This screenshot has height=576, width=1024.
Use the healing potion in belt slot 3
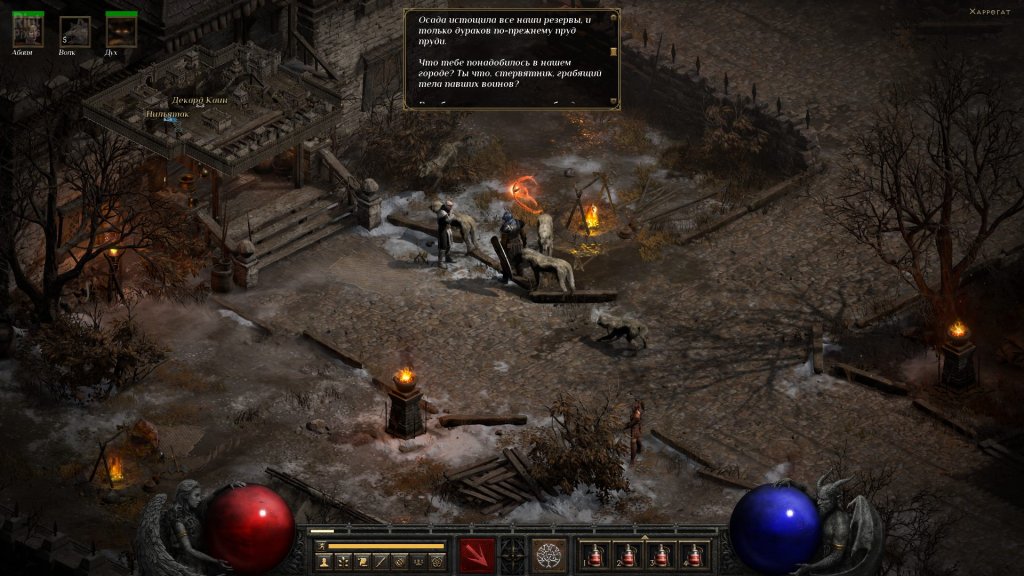[x=661, y=555]
